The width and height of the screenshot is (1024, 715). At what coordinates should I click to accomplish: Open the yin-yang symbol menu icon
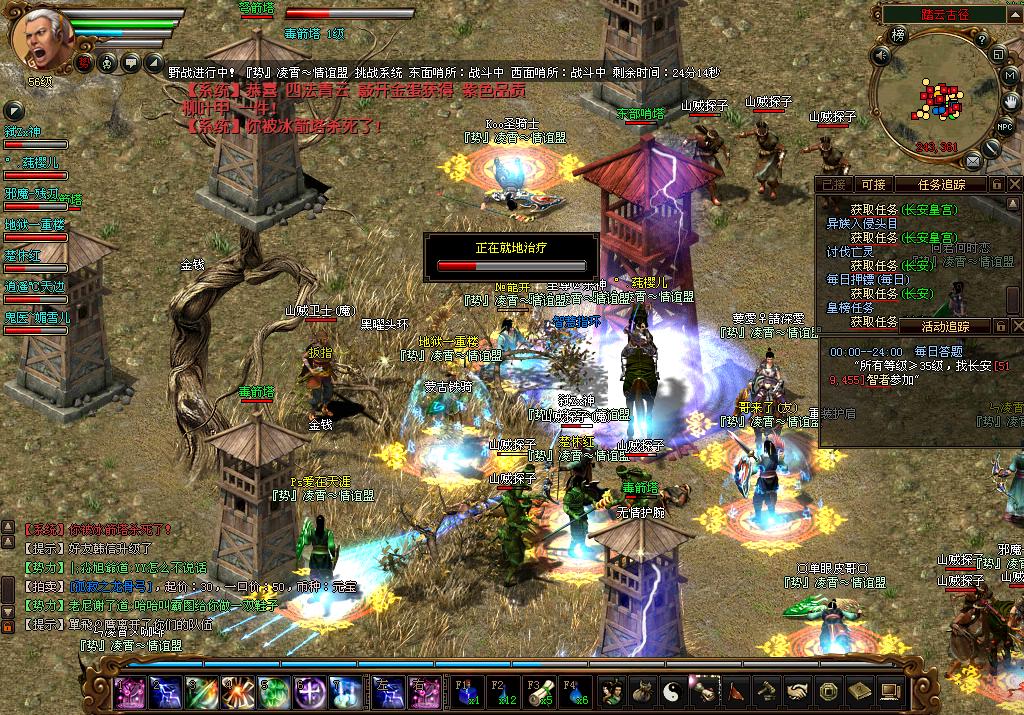[674, 691]
